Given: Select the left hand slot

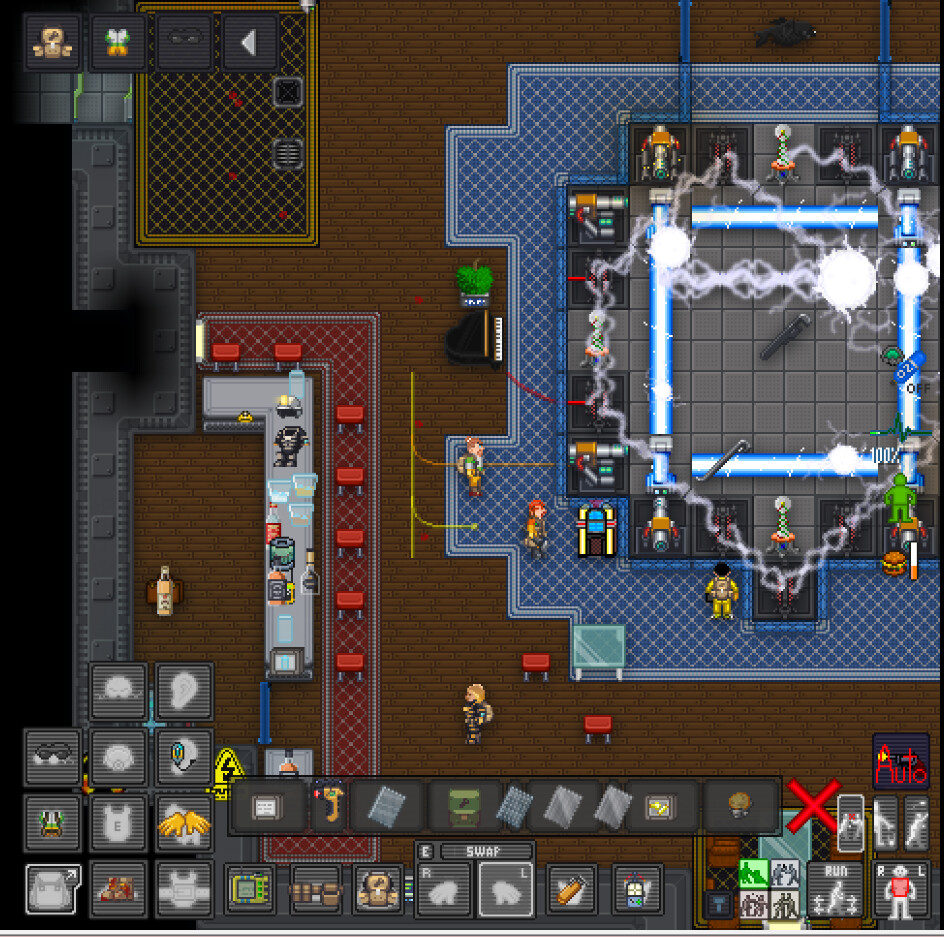Looking at the screenshot, I should point(507,889).
